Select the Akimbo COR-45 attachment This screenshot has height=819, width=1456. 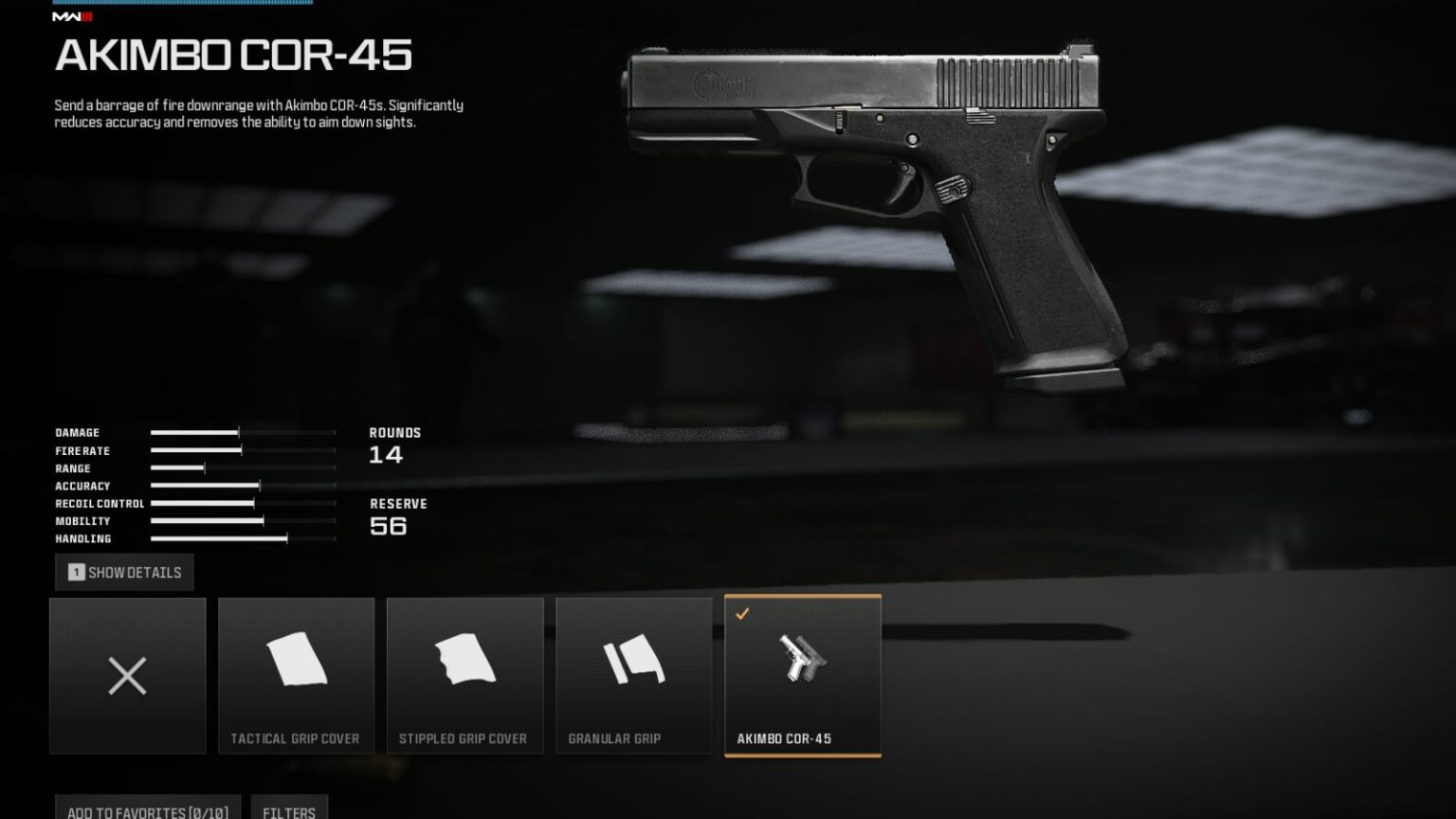click(802, 673)
